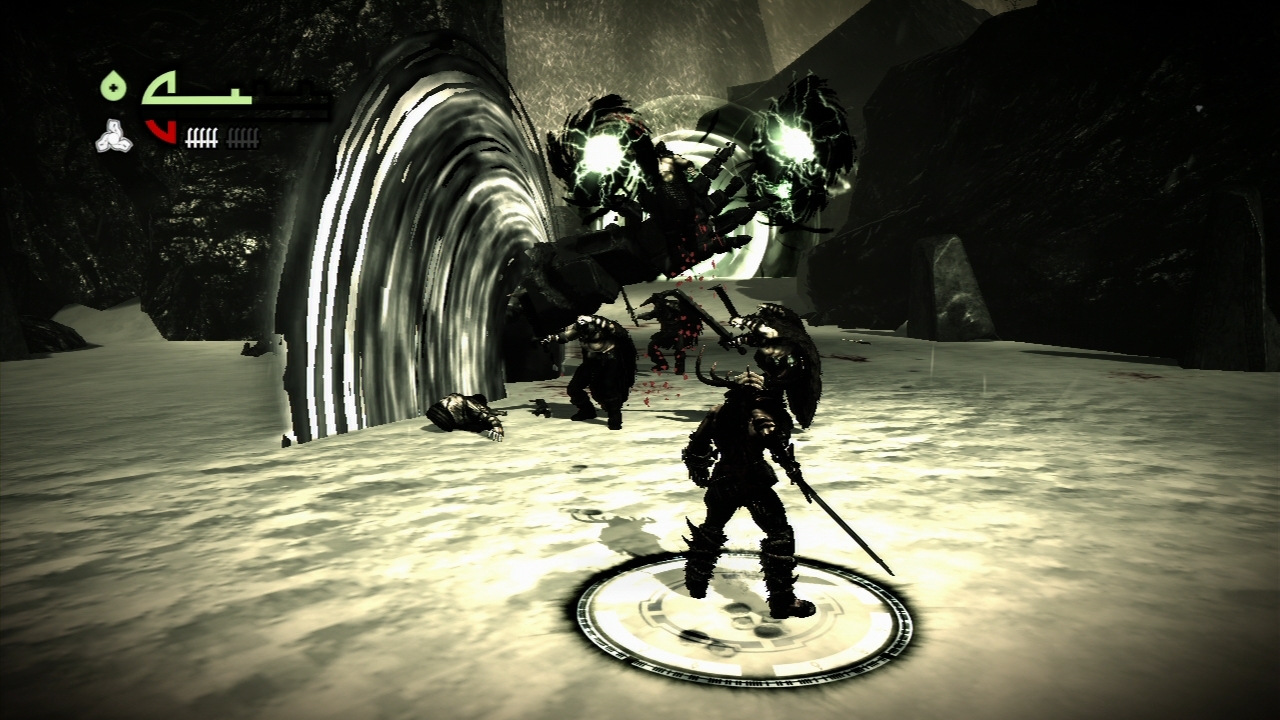Click the white tally-mark ammo icon
This screenshot has width=1280, height=720.
tap(200, 137)
